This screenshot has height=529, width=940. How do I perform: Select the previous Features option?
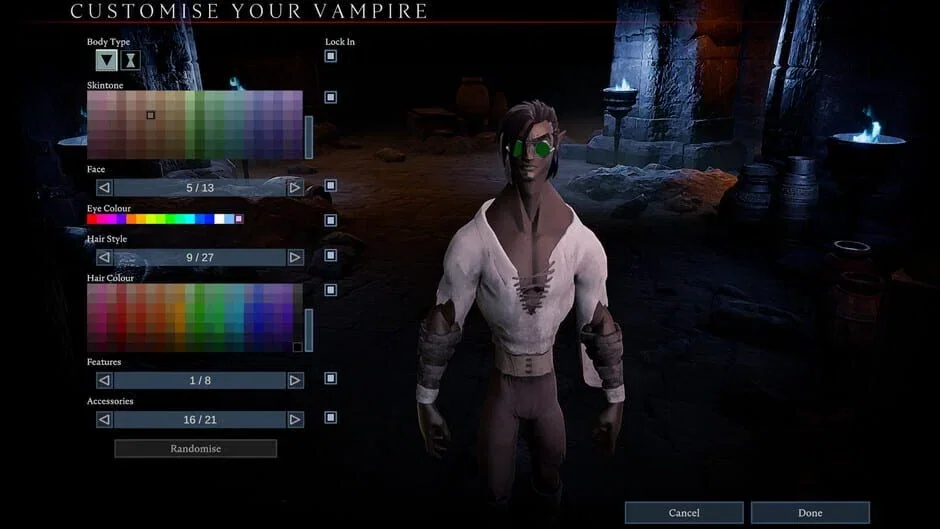coord(104,380)
